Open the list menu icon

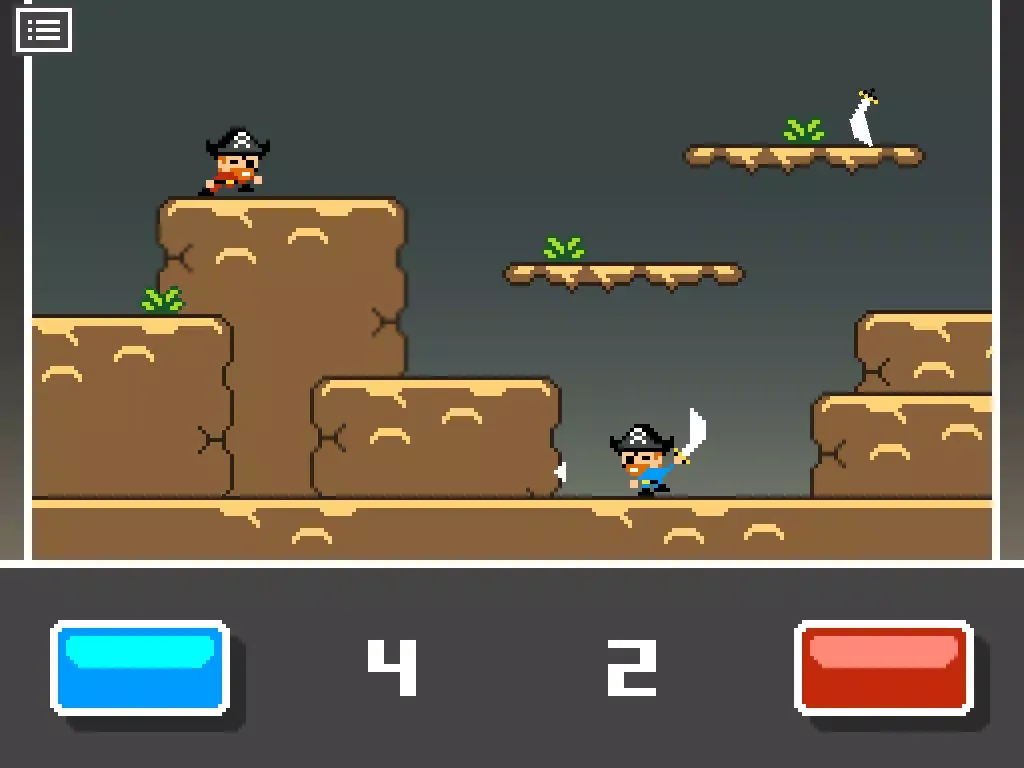point(44,30)
